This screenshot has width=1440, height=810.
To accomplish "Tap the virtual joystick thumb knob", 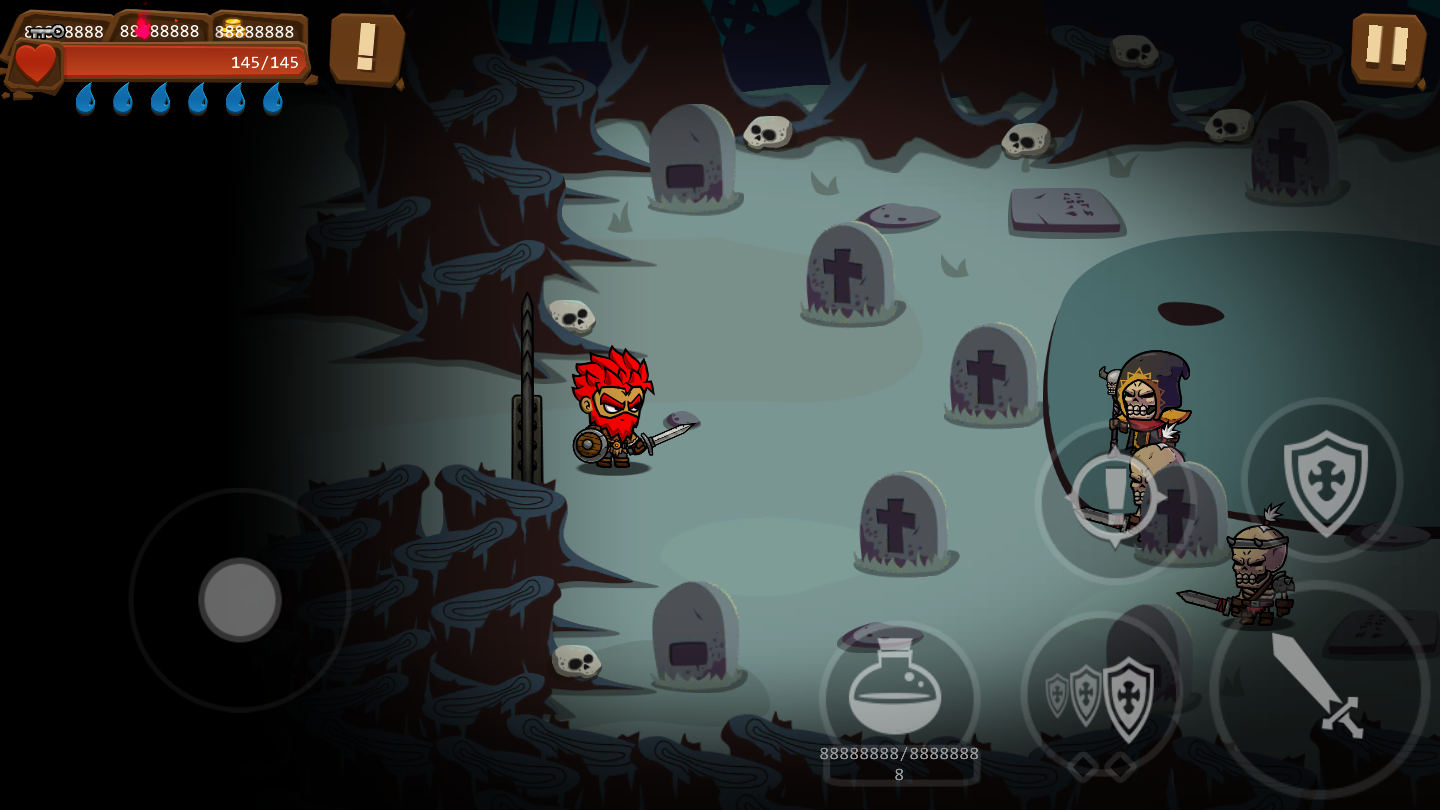I will pyautogui.click(x=240, y=600).
